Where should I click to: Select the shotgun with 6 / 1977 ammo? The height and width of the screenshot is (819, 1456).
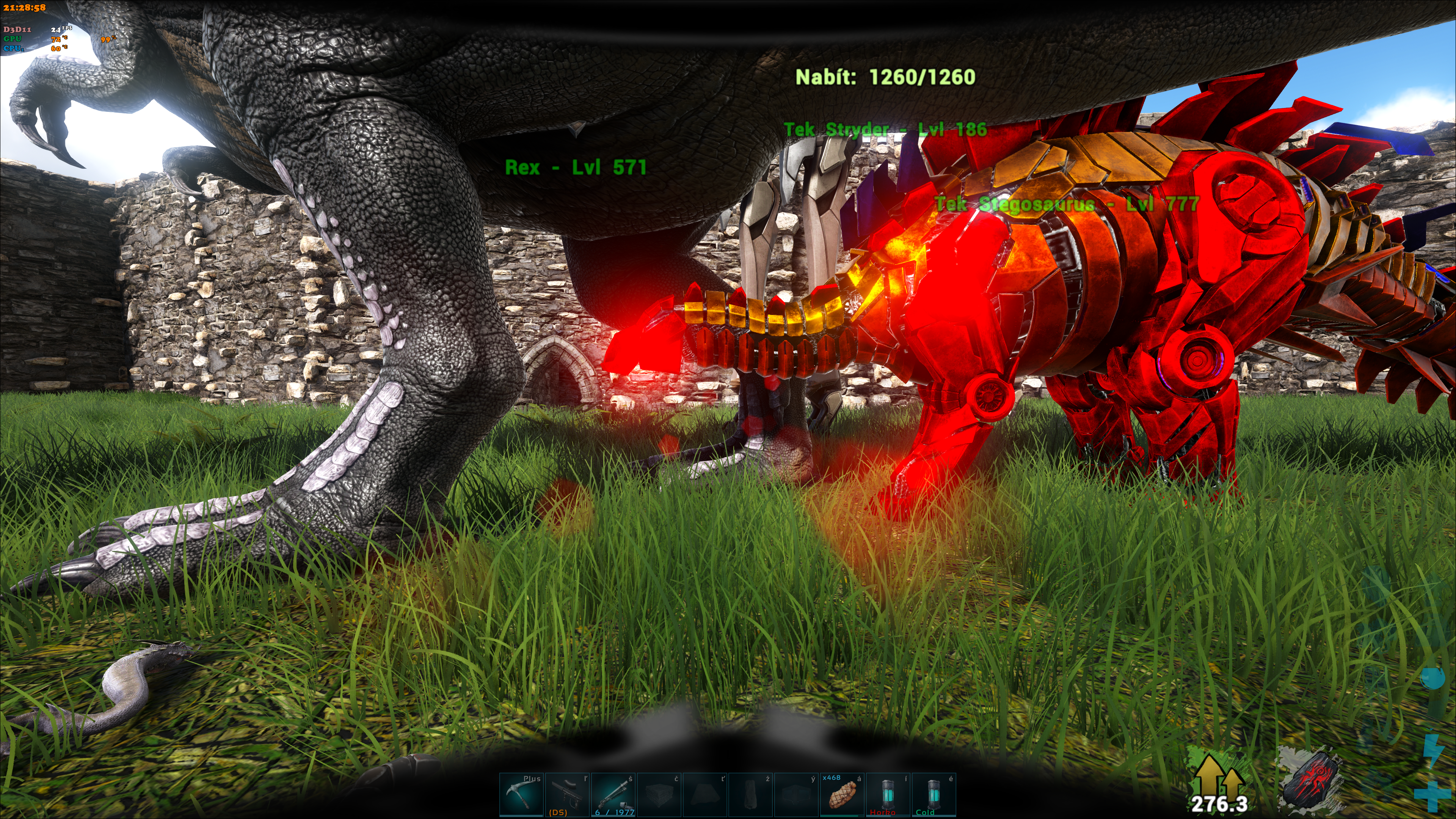pyautogui.click(x=613, y=795)
